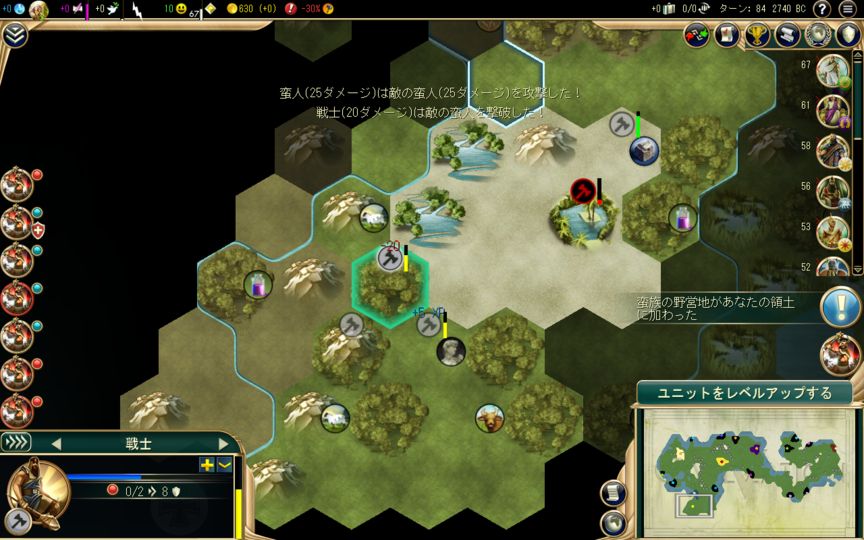Open the red and green arrows diplomacy icon

(697, 35)
